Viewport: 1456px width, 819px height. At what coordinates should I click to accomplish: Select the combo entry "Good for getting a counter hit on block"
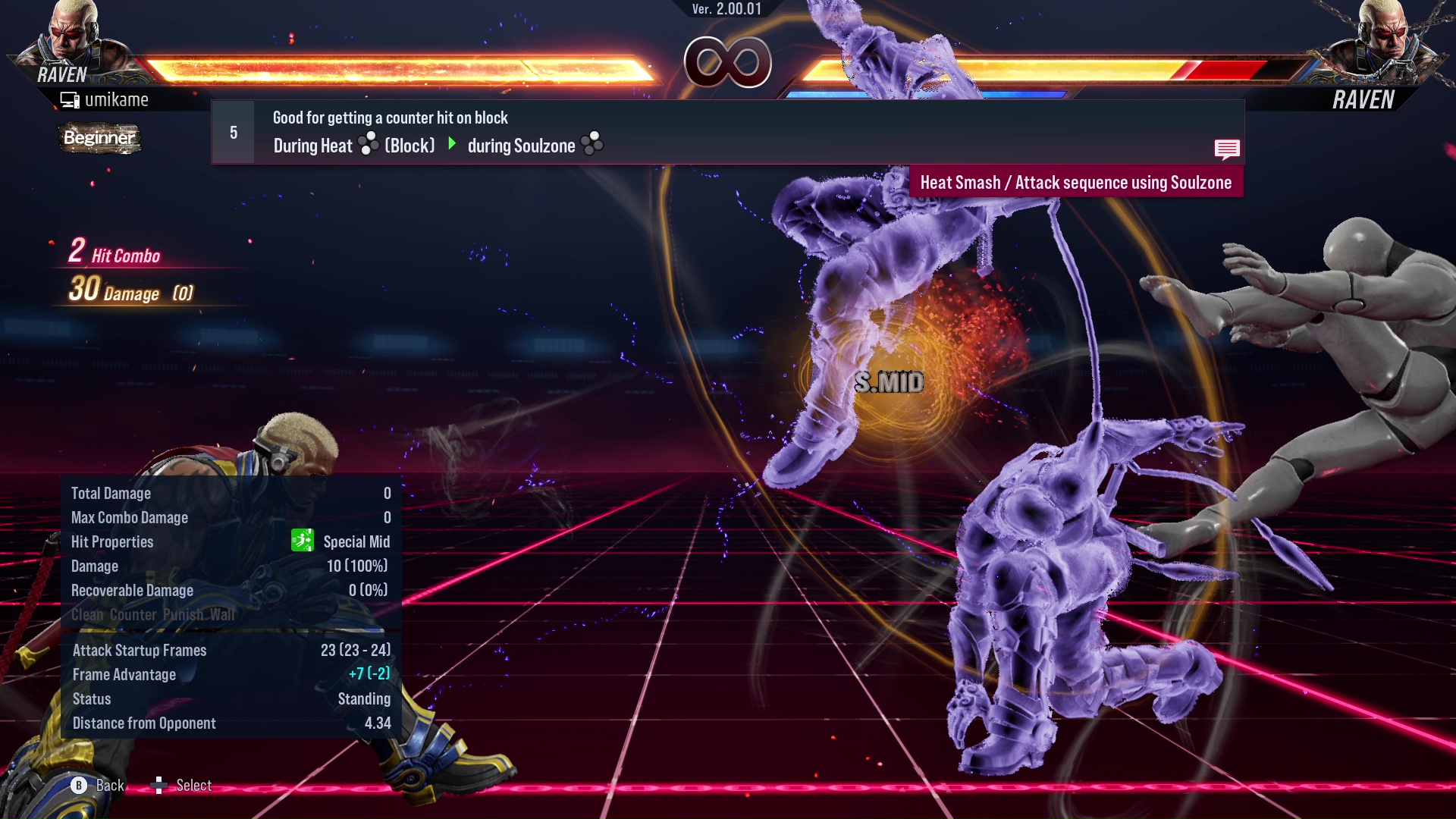[390, 118]
